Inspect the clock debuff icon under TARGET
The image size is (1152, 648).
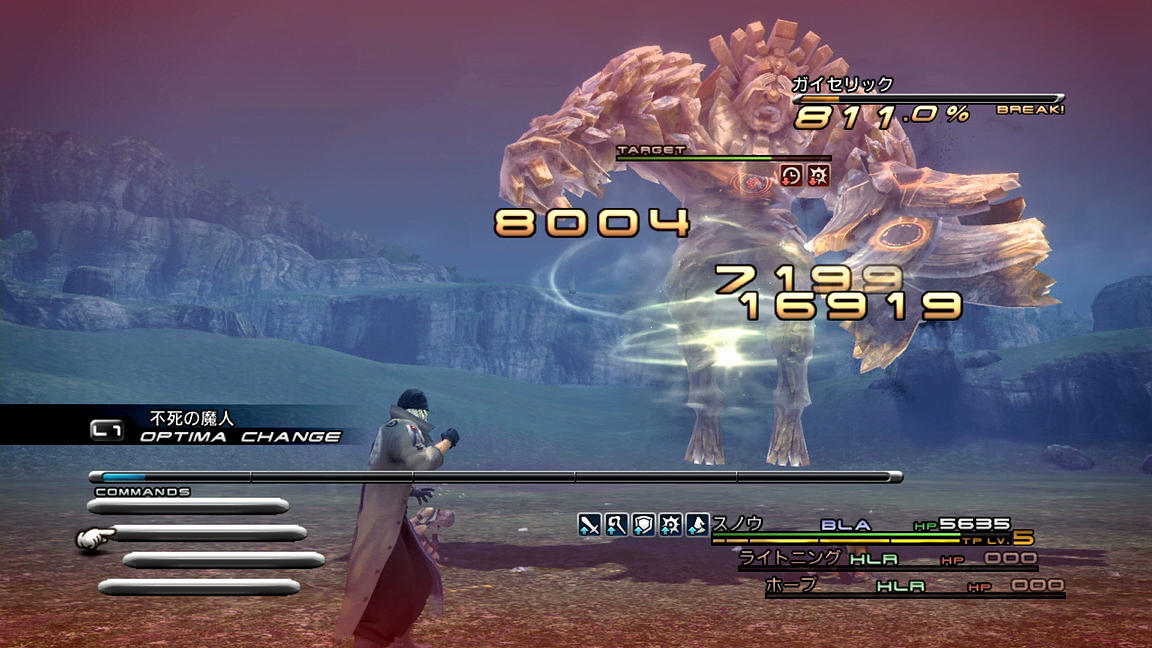tap(791, 175)
